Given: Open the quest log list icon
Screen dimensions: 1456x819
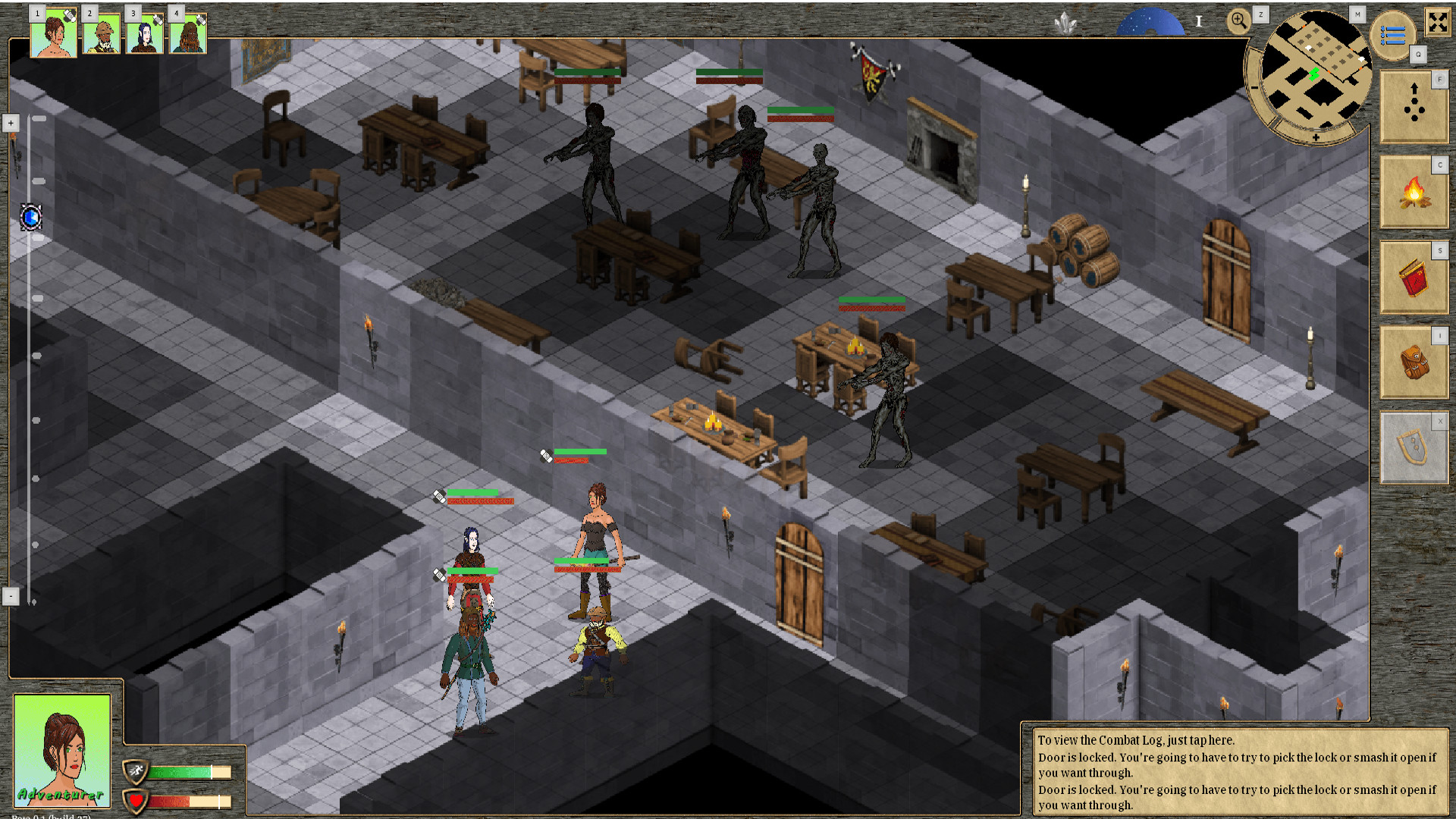Looking at the screenshot, I should (x=1394, y=34).
